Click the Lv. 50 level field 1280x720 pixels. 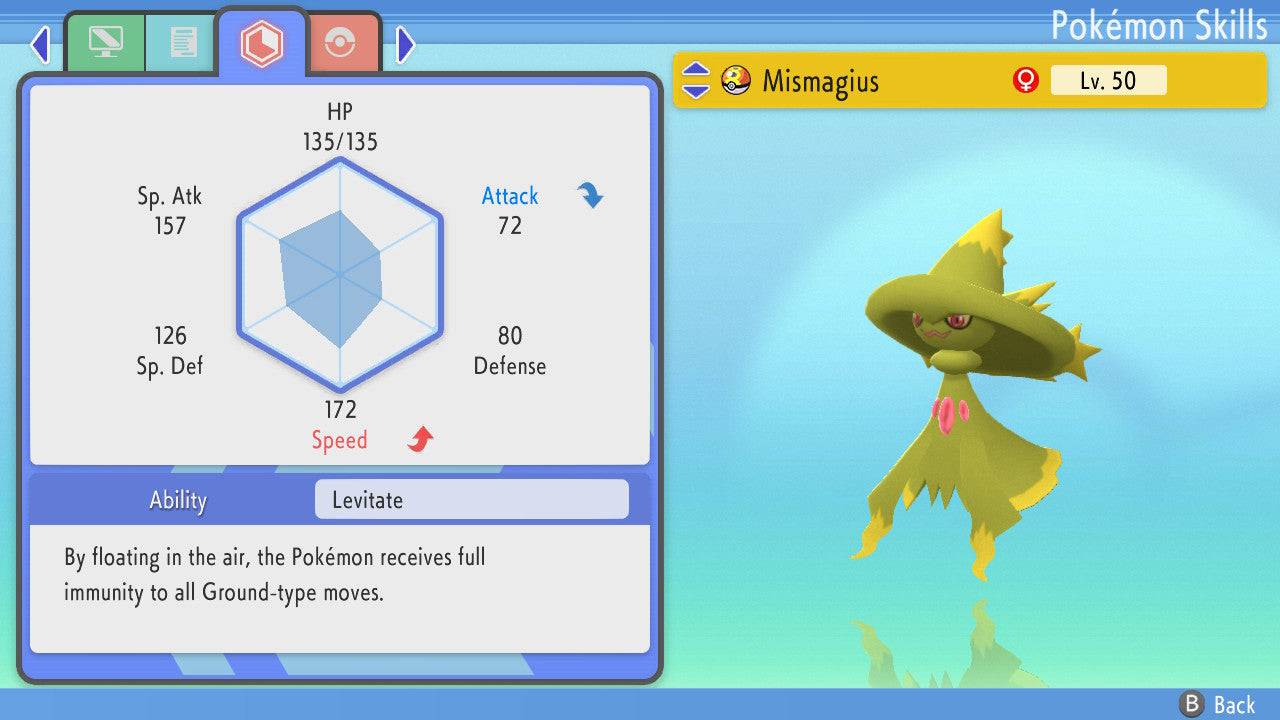point(1108,80)
